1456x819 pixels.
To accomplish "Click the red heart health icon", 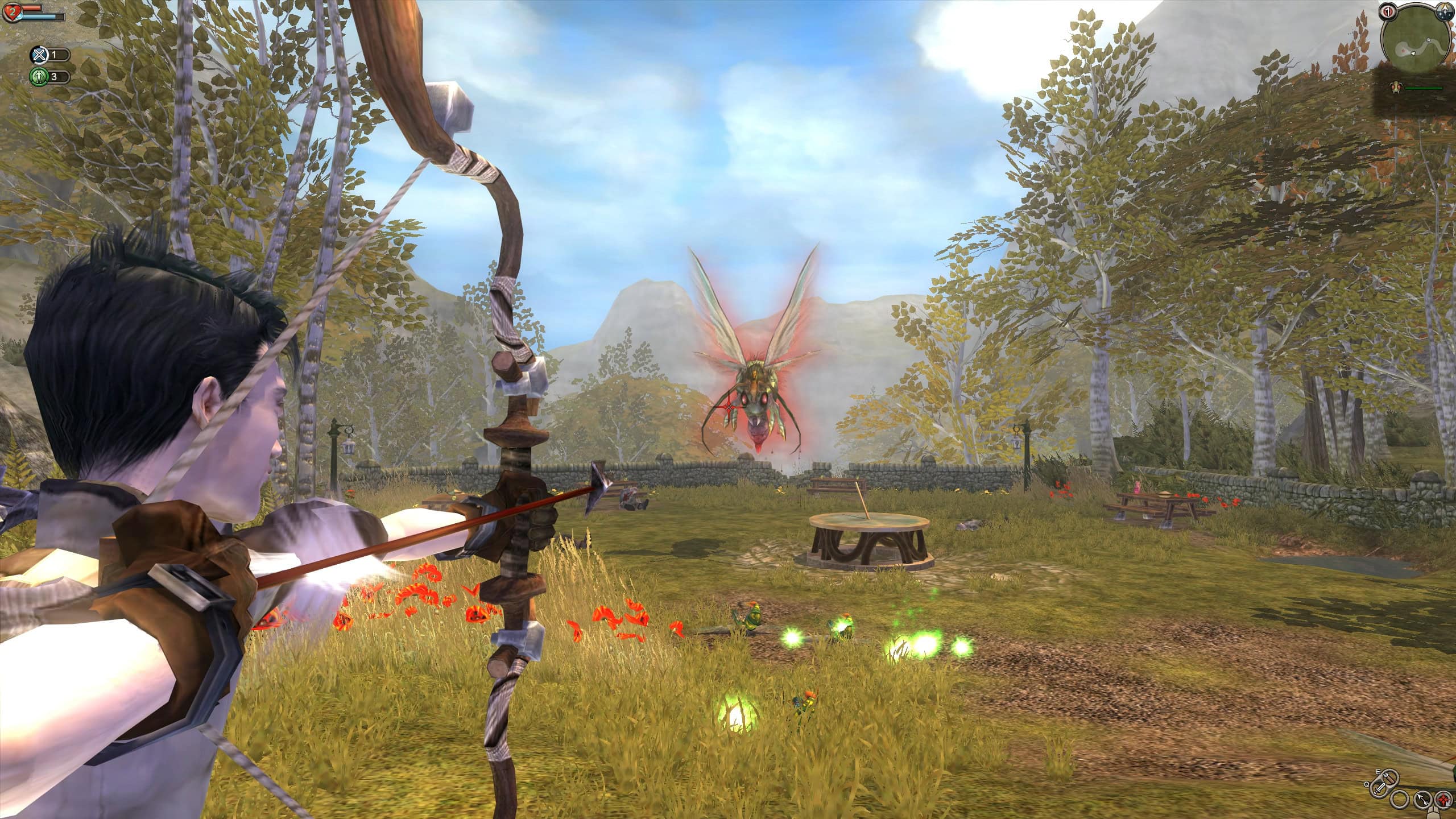I will [x=11, y=11].
